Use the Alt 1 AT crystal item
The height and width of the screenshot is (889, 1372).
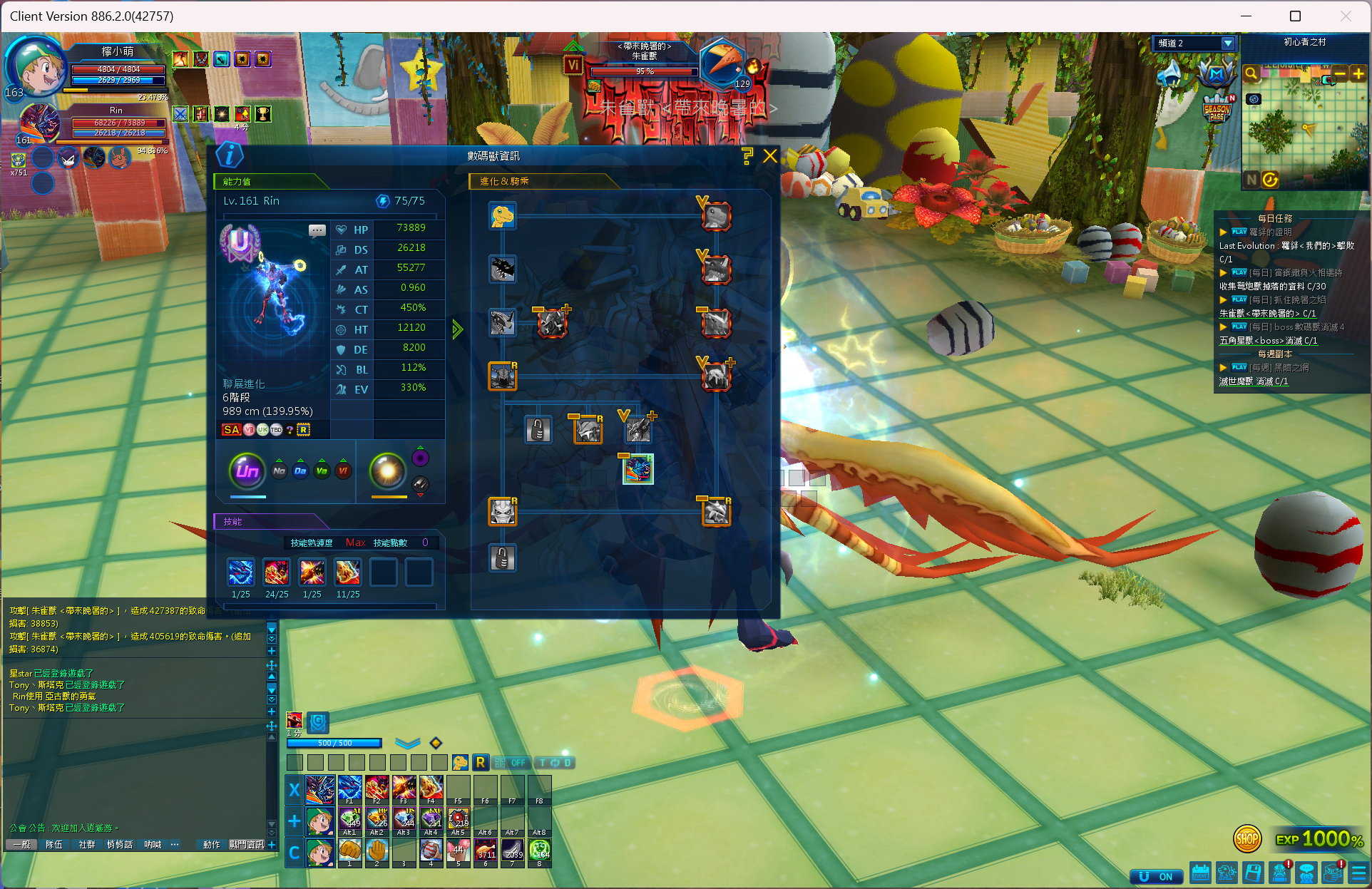pyautogui.click(x=349, y=819)
